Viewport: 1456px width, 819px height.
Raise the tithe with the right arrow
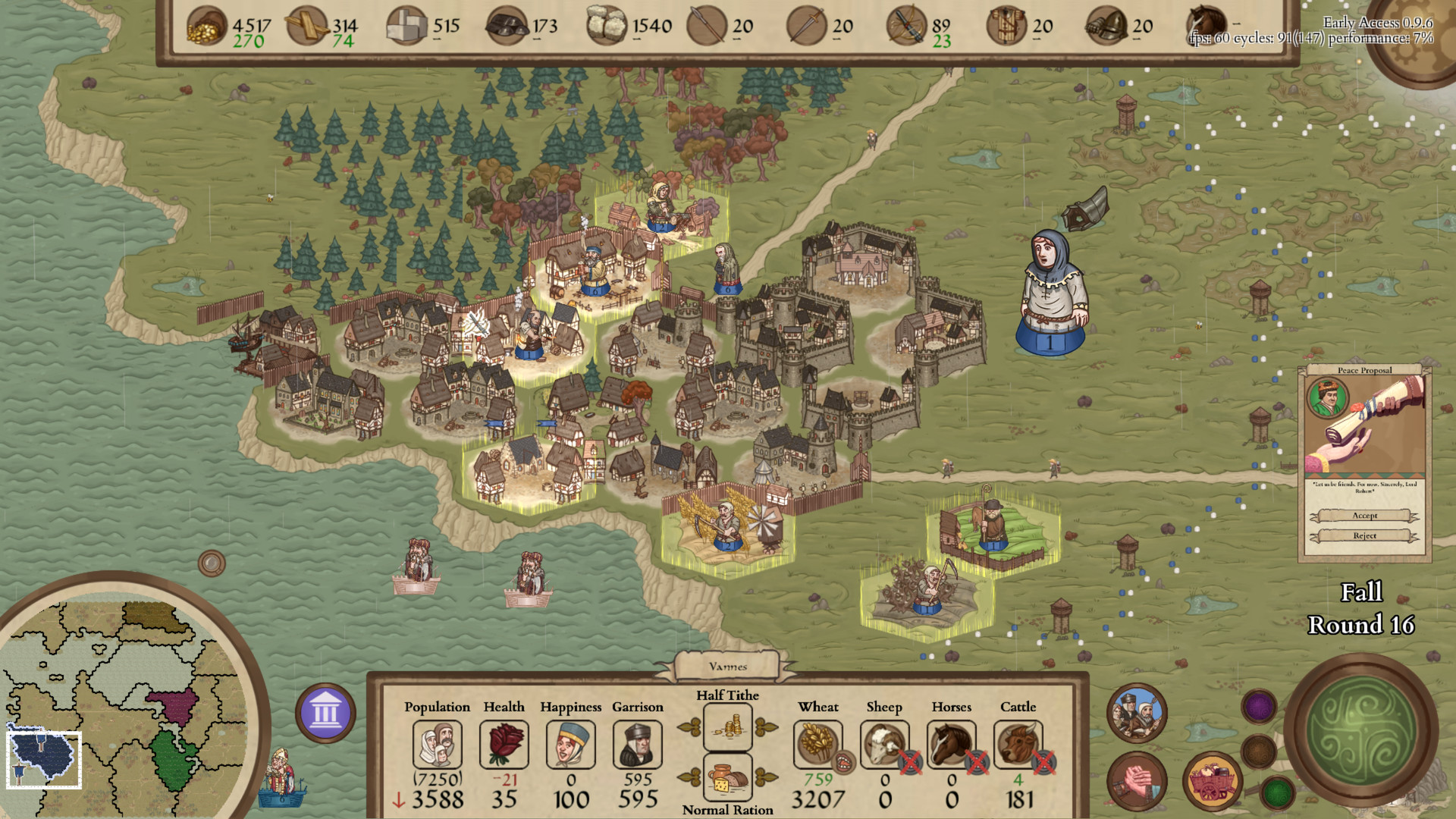click(x=765, y=728)
